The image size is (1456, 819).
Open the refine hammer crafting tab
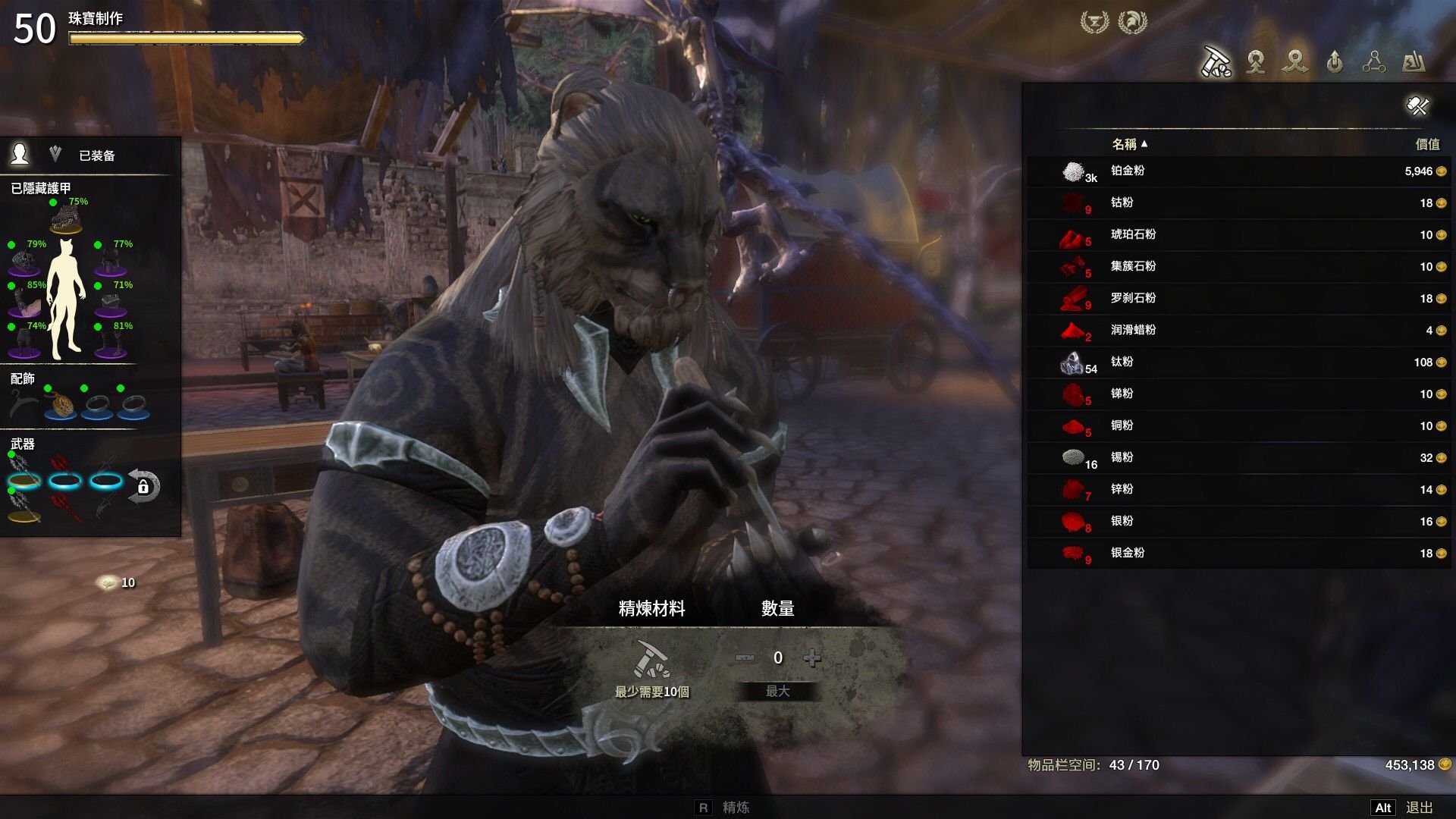[1216, 62]
